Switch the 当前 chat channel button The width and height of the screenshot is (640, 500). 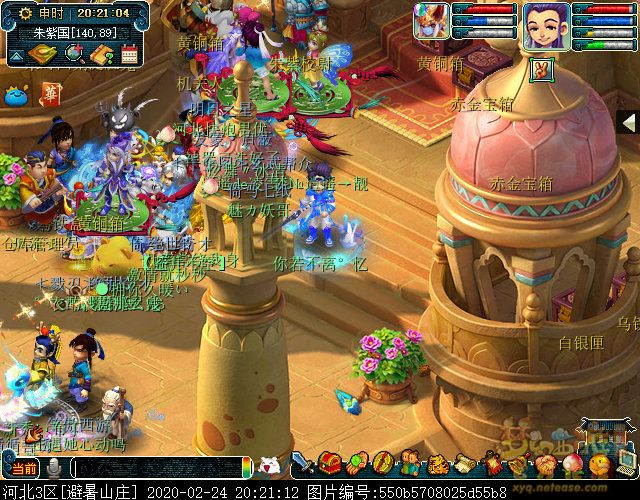pos(23,468)
